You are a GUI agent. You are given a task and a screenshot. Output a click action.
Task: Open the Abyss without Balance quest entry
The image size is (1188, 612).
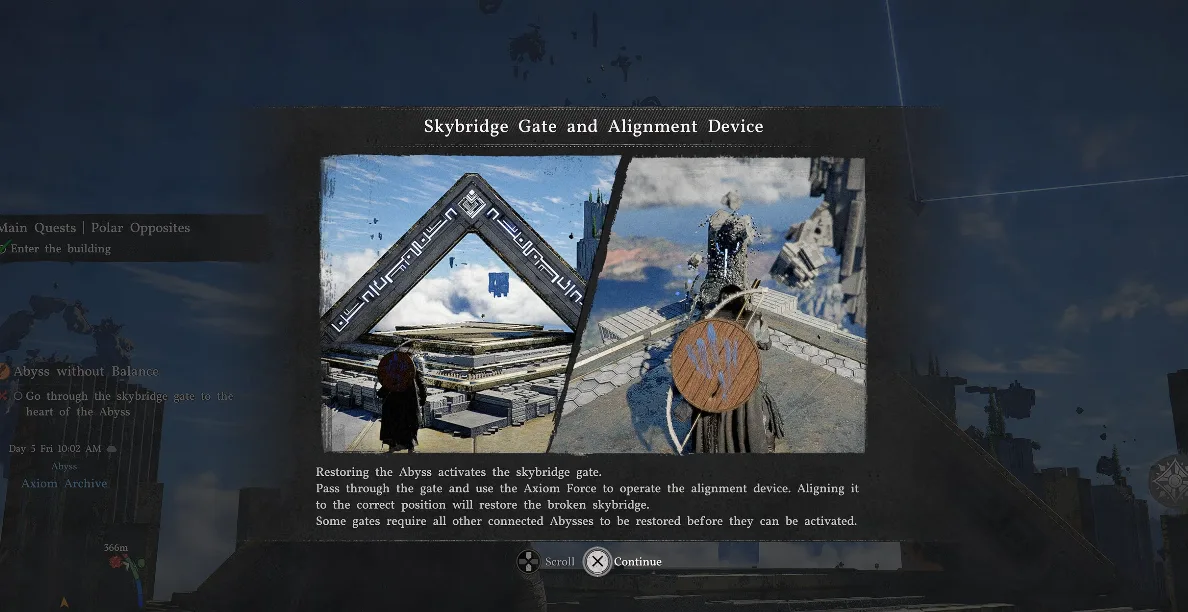tap(86, 372)
